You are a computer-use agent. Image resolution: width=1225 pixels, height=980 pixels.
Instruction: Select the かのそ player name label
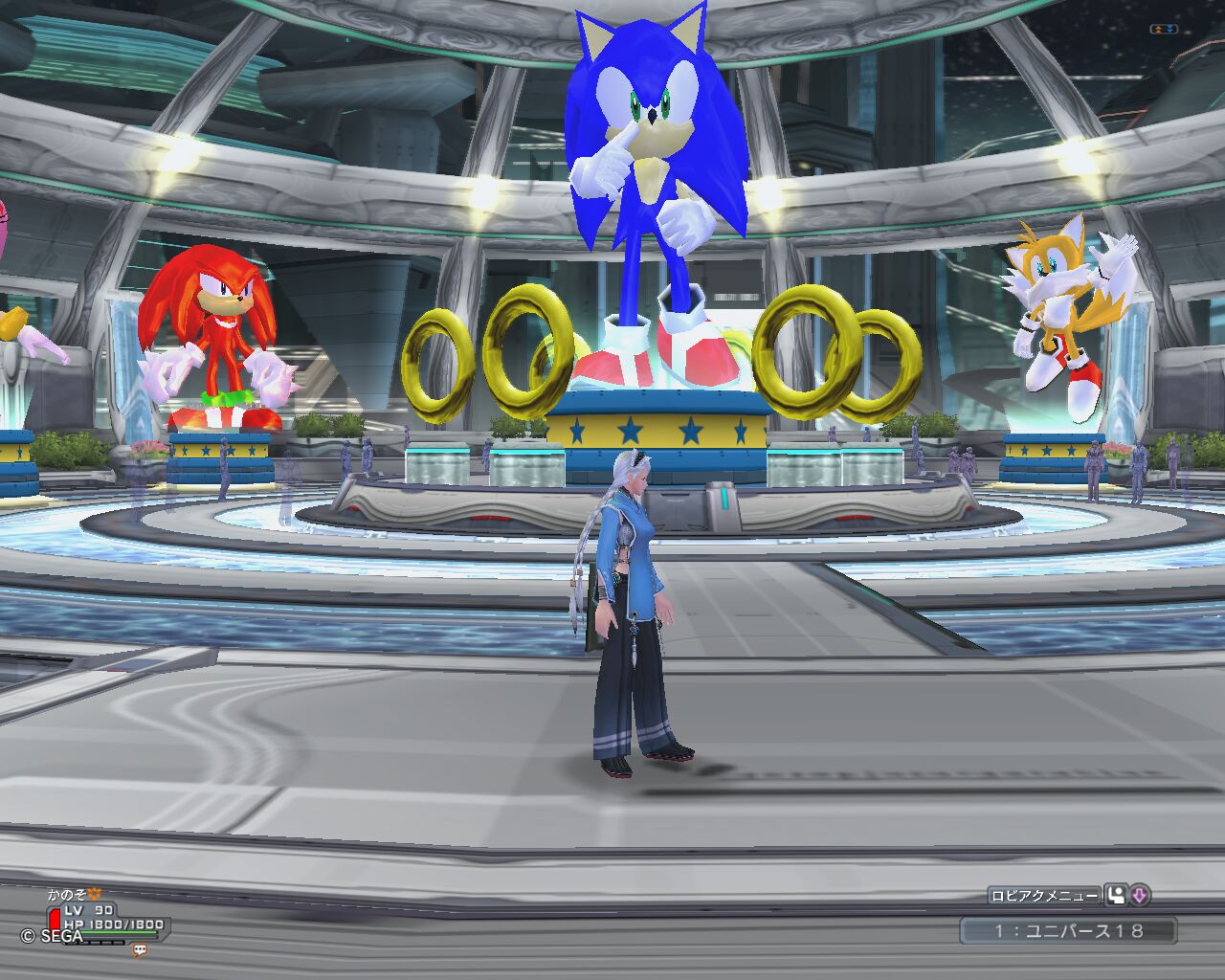click(69, 895)
